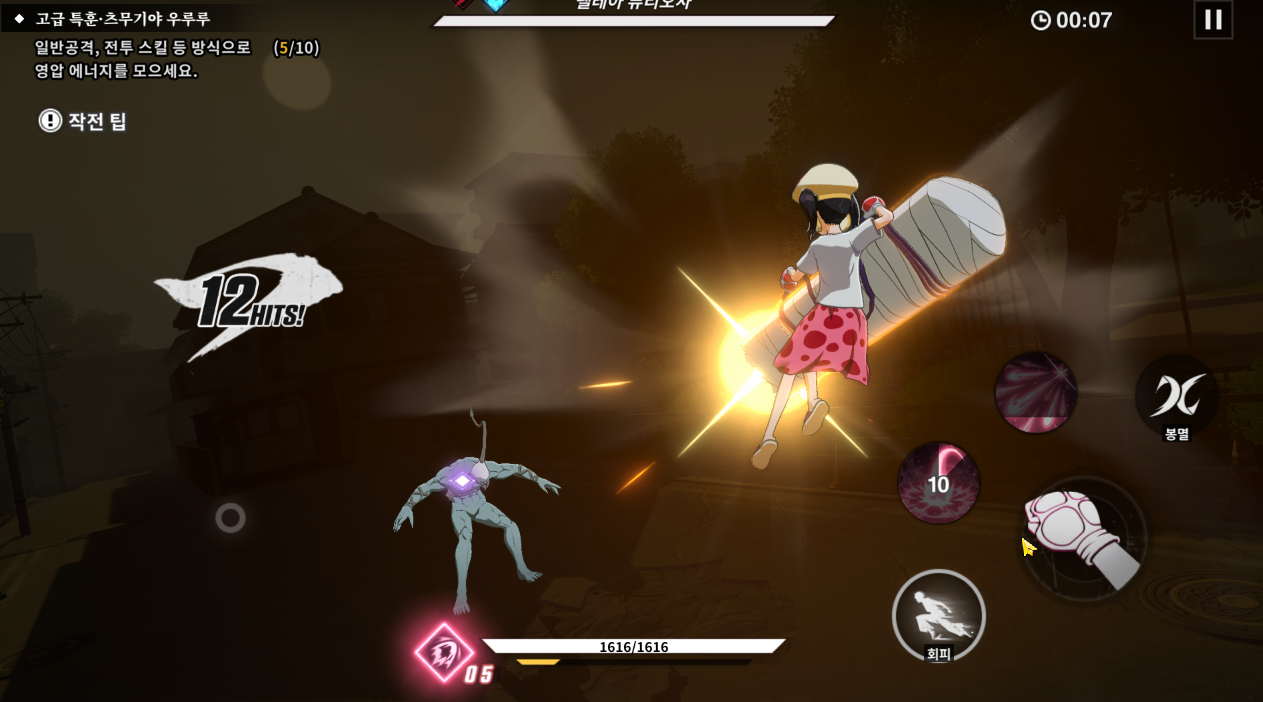
Task: Activate the 봉멸 skill
Action: [x=1177, y=397]
